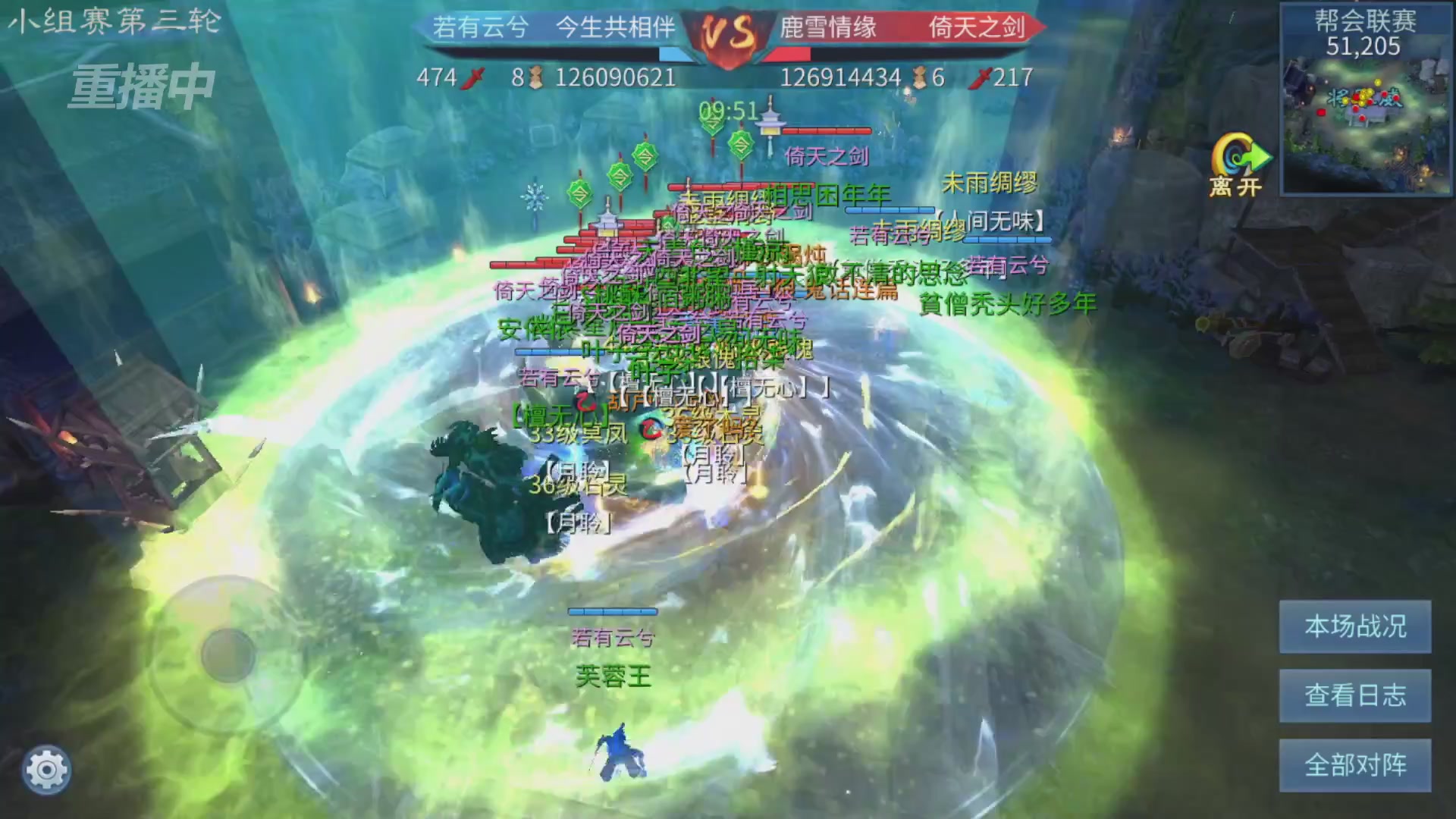Click the 若有云兮 player health bar below center

pyautogui.click(x=613, y=611)
